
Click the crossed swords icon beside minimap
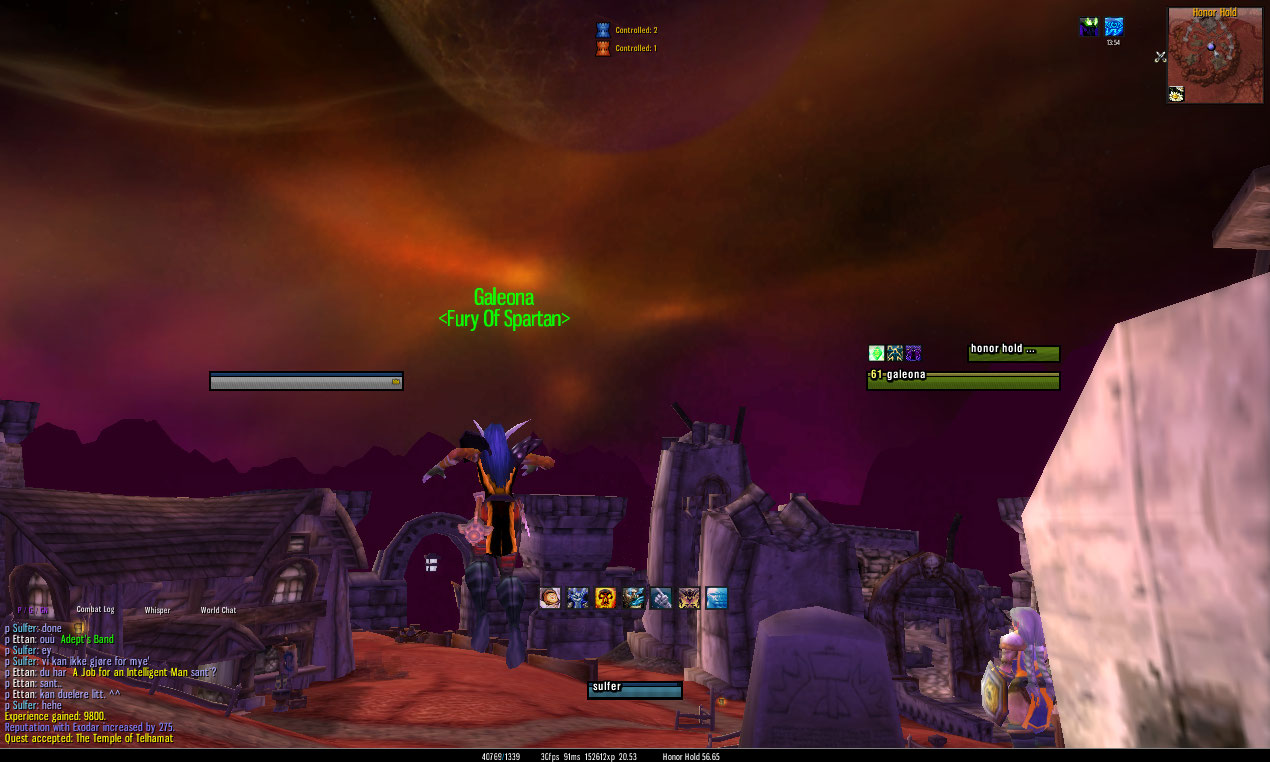1160,57
